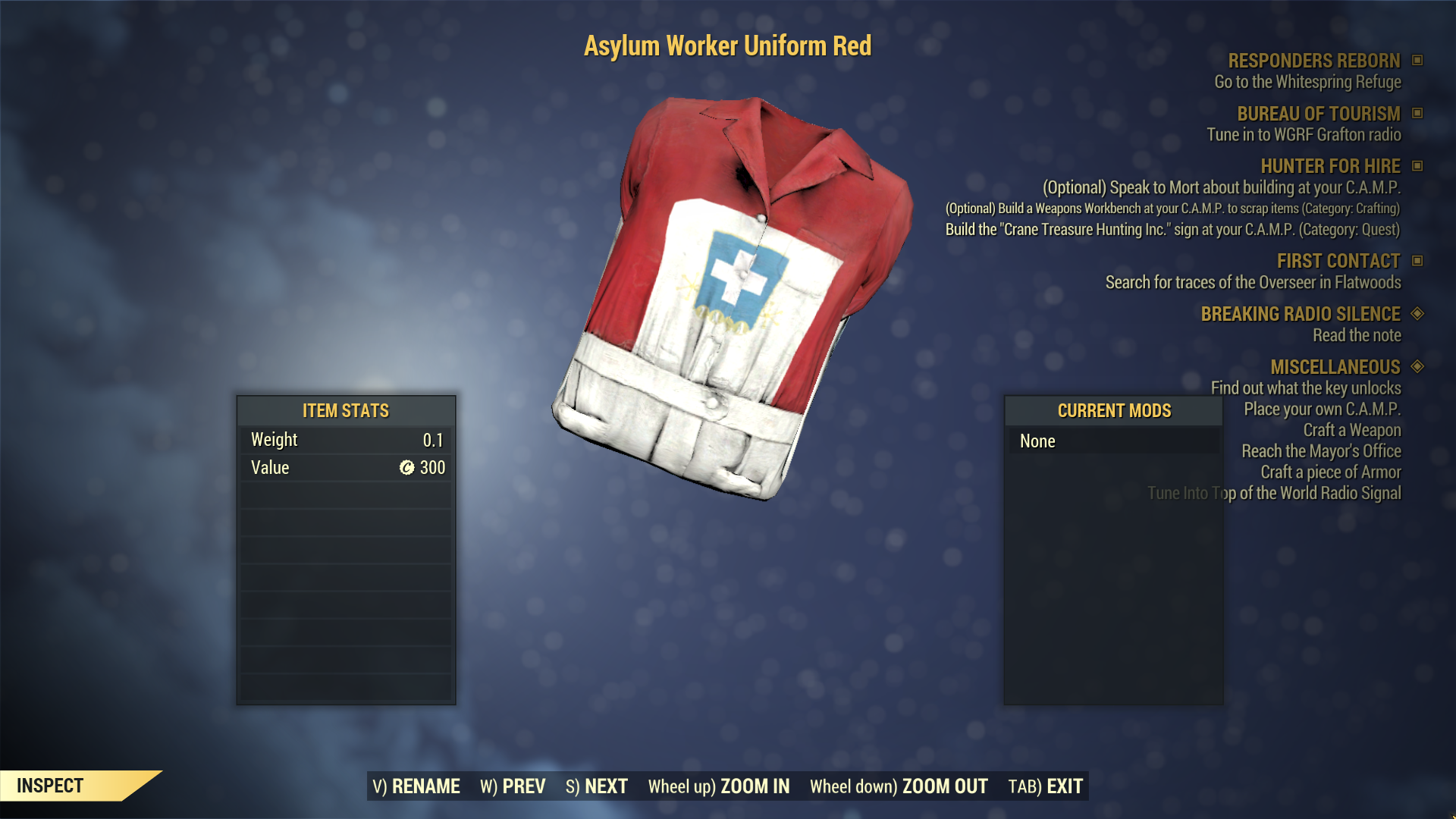The width and height of the screenshot is (1456, 819).
Task: Collapse the ITEM STATS panel
Action: (345, 411)
